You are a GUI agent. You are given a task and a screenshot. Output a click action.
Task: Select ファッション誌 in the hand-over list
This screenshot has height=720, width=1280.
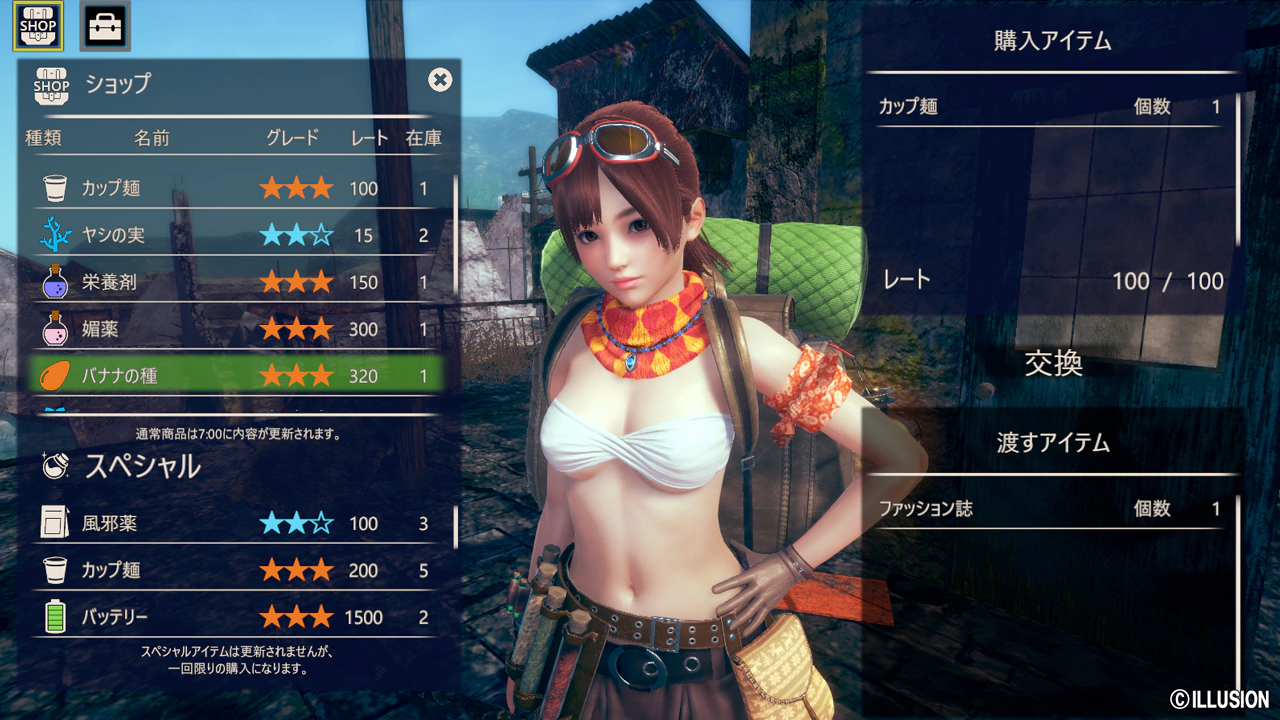pyautogui.click(x=1050, y=509)
